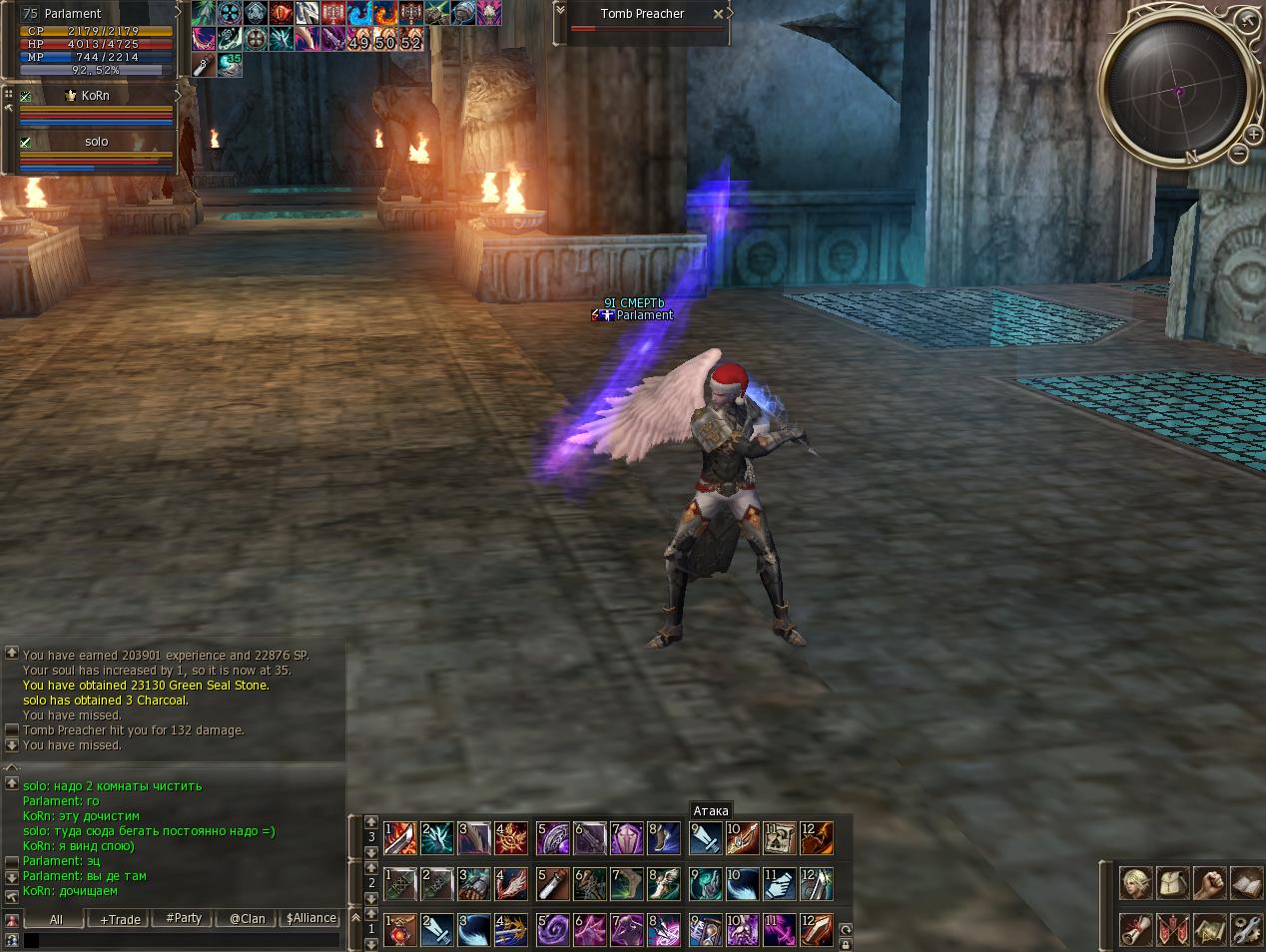The image size is (1266, 952).
Task: Show the All chat tab
Action: click(x=56, y=919)
